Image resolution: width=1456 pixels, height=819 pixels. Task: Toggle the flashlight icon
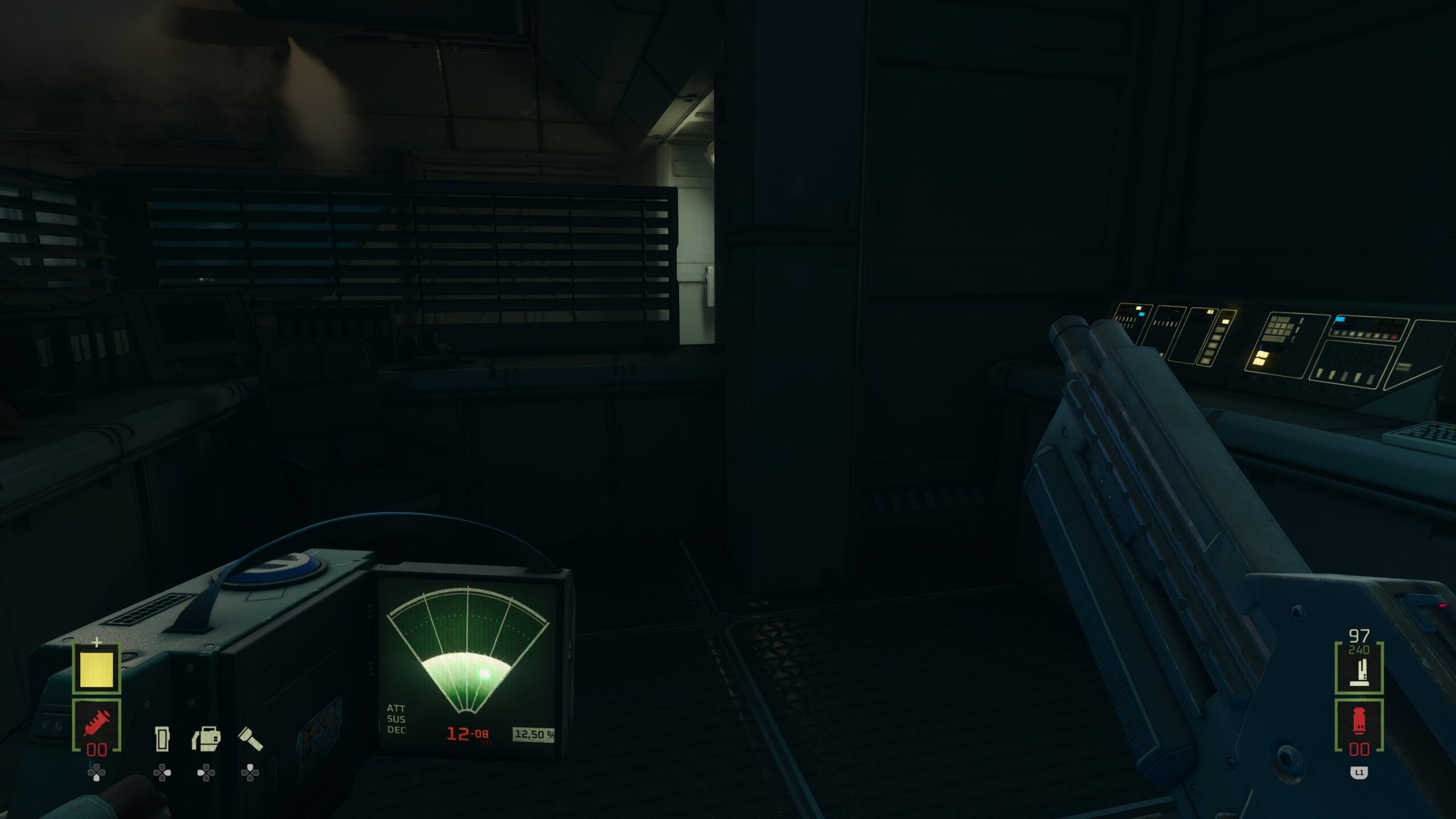(x=250, y=738)
